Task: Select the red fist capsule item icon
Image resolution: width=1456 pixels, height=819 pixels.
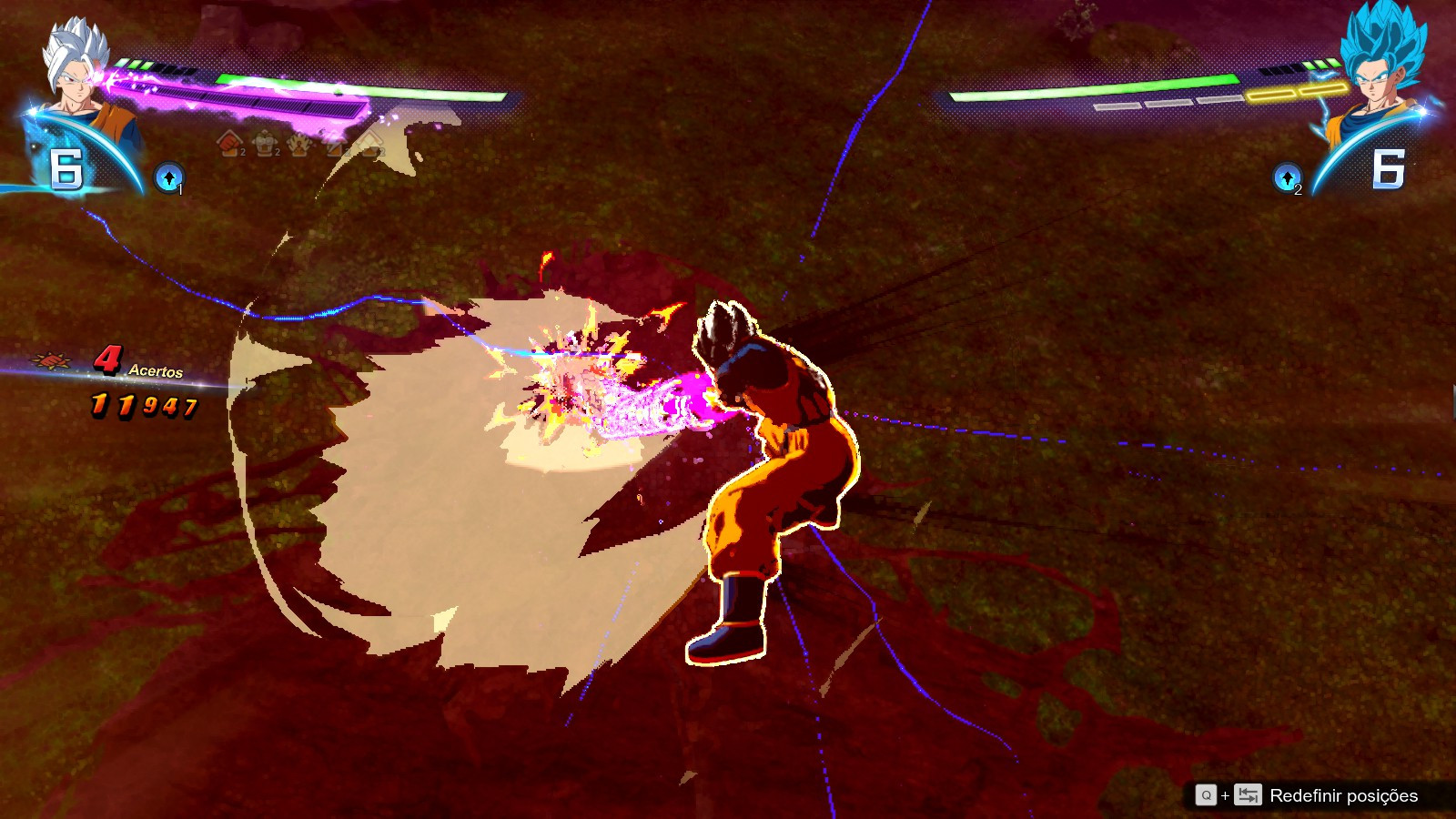Action: click(228, 146)
